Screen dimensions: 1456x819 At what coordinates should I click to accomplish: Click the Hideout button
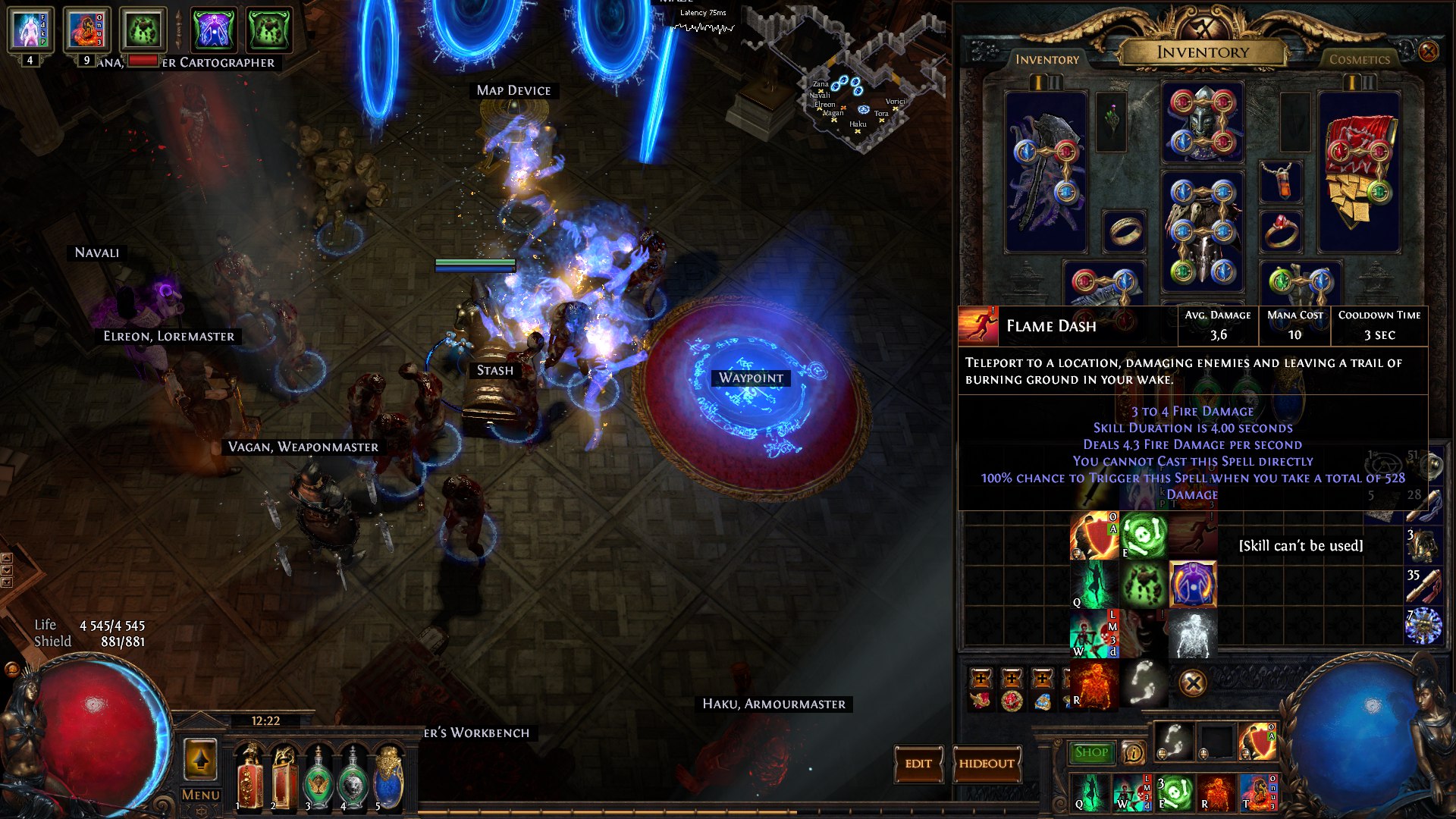coord(986,764)
